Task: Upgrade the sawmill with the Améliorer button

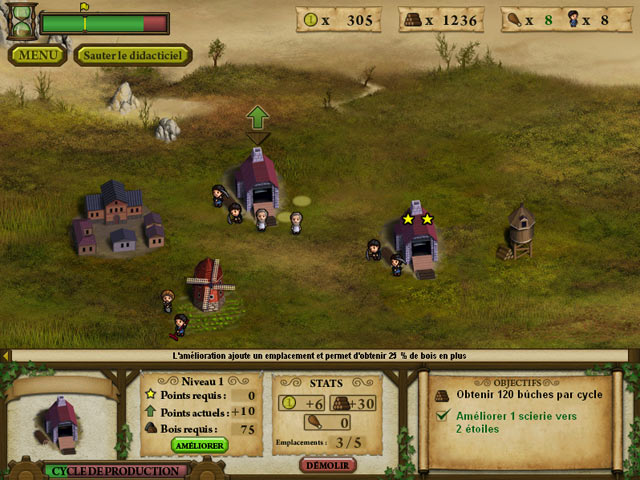Action: (200, 444)
